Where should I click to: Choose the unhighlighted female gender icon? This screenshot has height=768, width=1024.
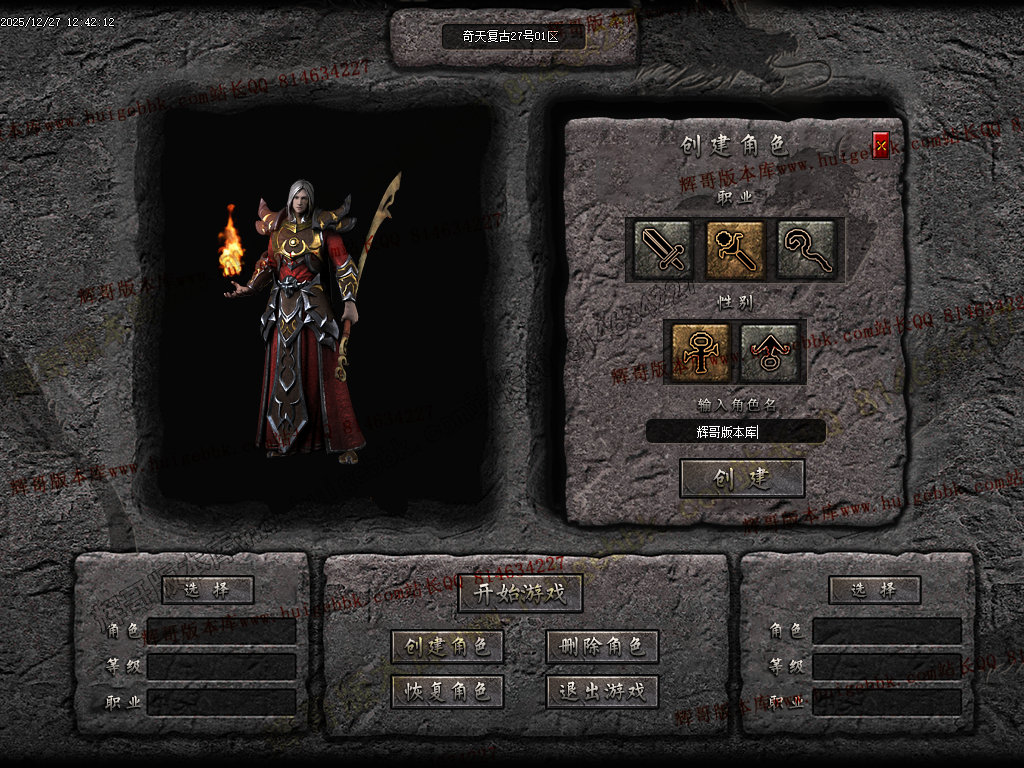point(769,352)
